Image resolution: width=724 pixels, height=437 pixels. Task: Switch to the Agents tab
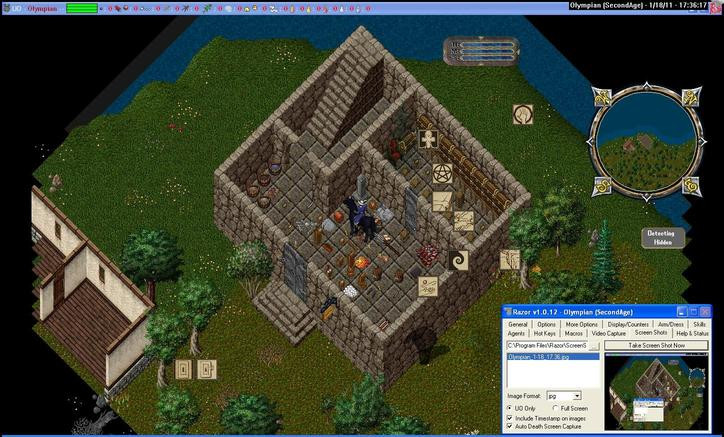[x=517, y=333]
